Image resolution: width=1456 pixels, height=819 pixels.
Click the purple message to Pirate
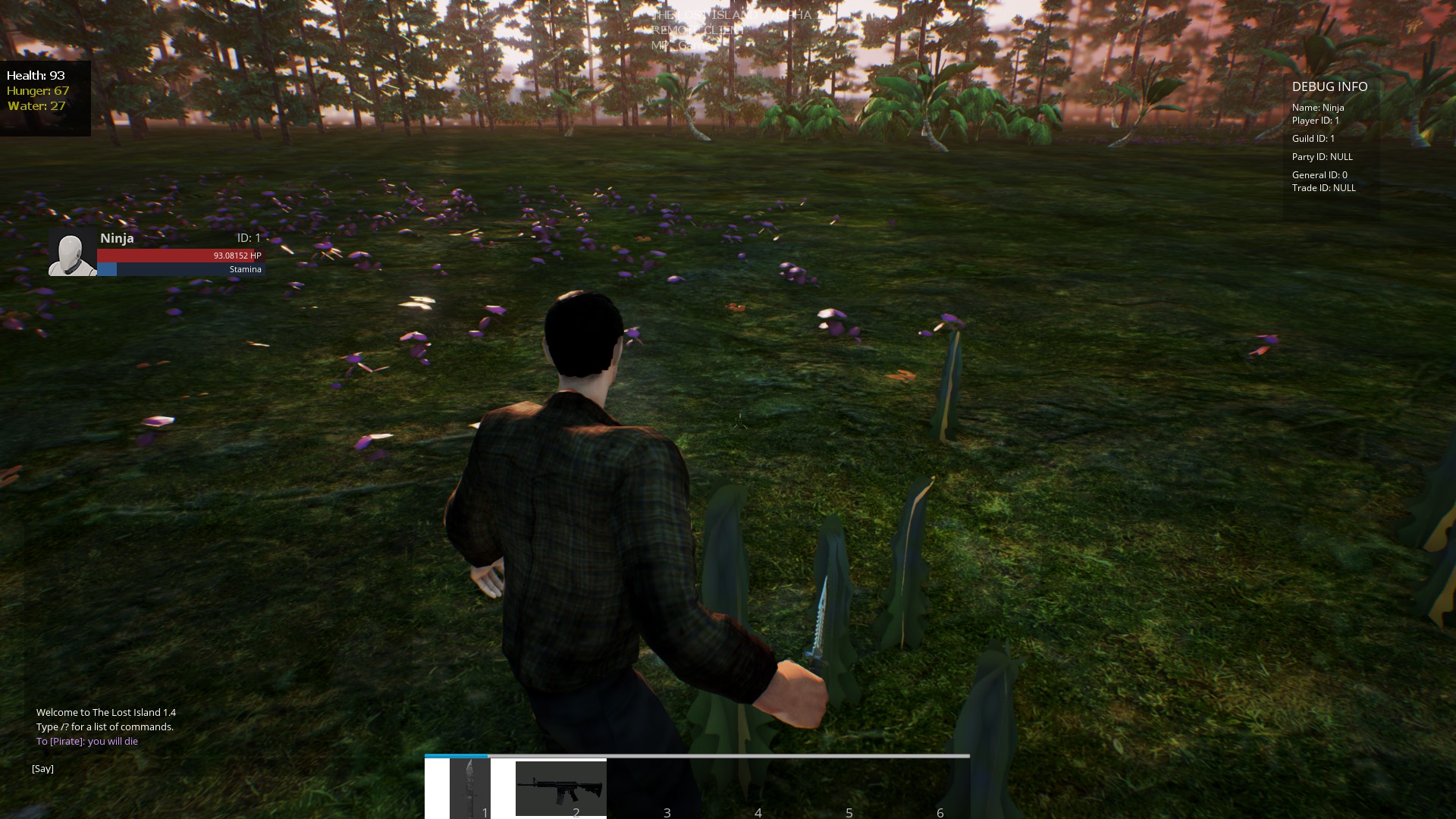87,741
